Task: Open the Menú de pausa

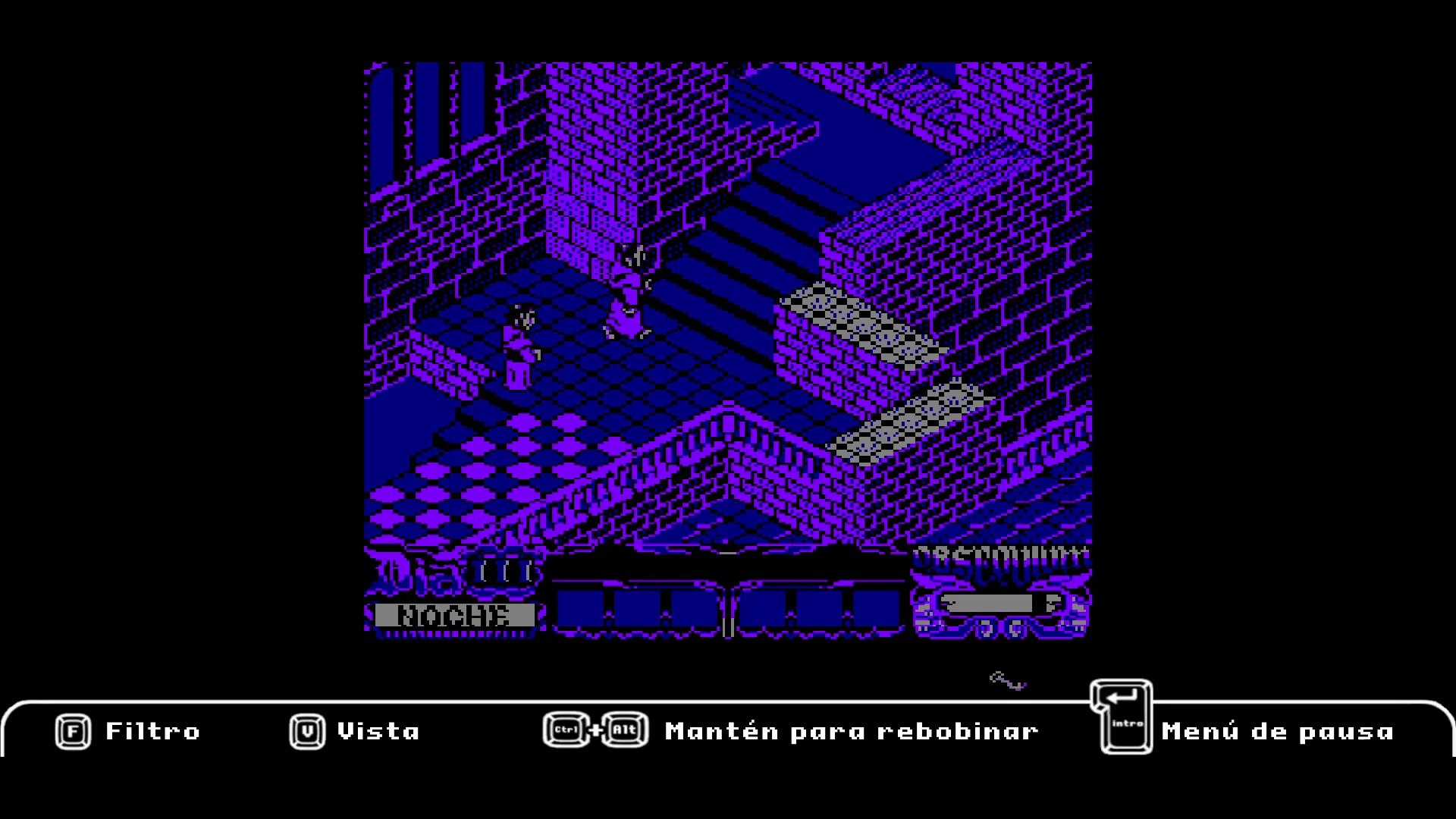Action: pos(1278,730)
